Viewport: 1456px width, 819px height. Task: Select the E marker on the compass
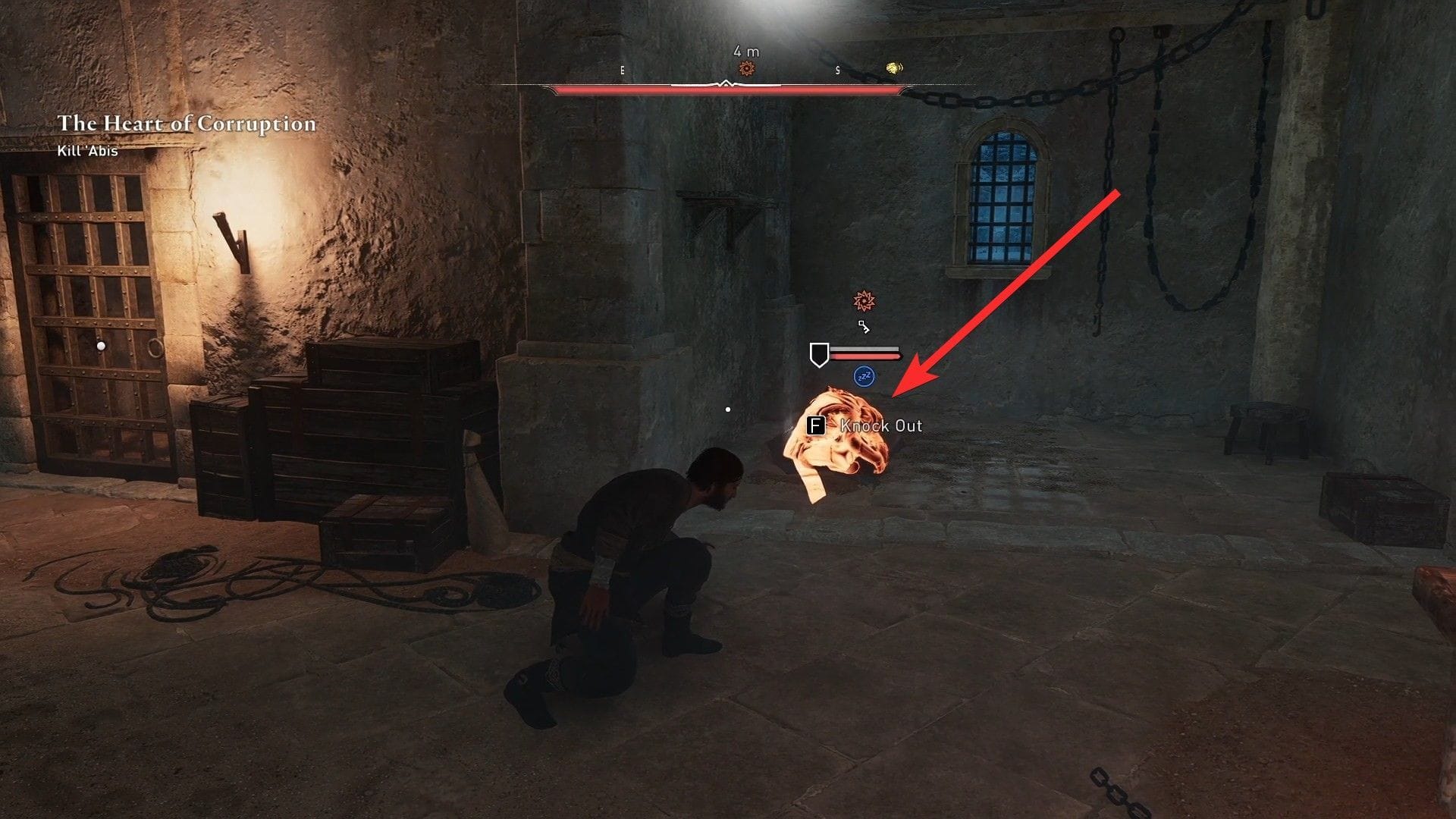623,71
